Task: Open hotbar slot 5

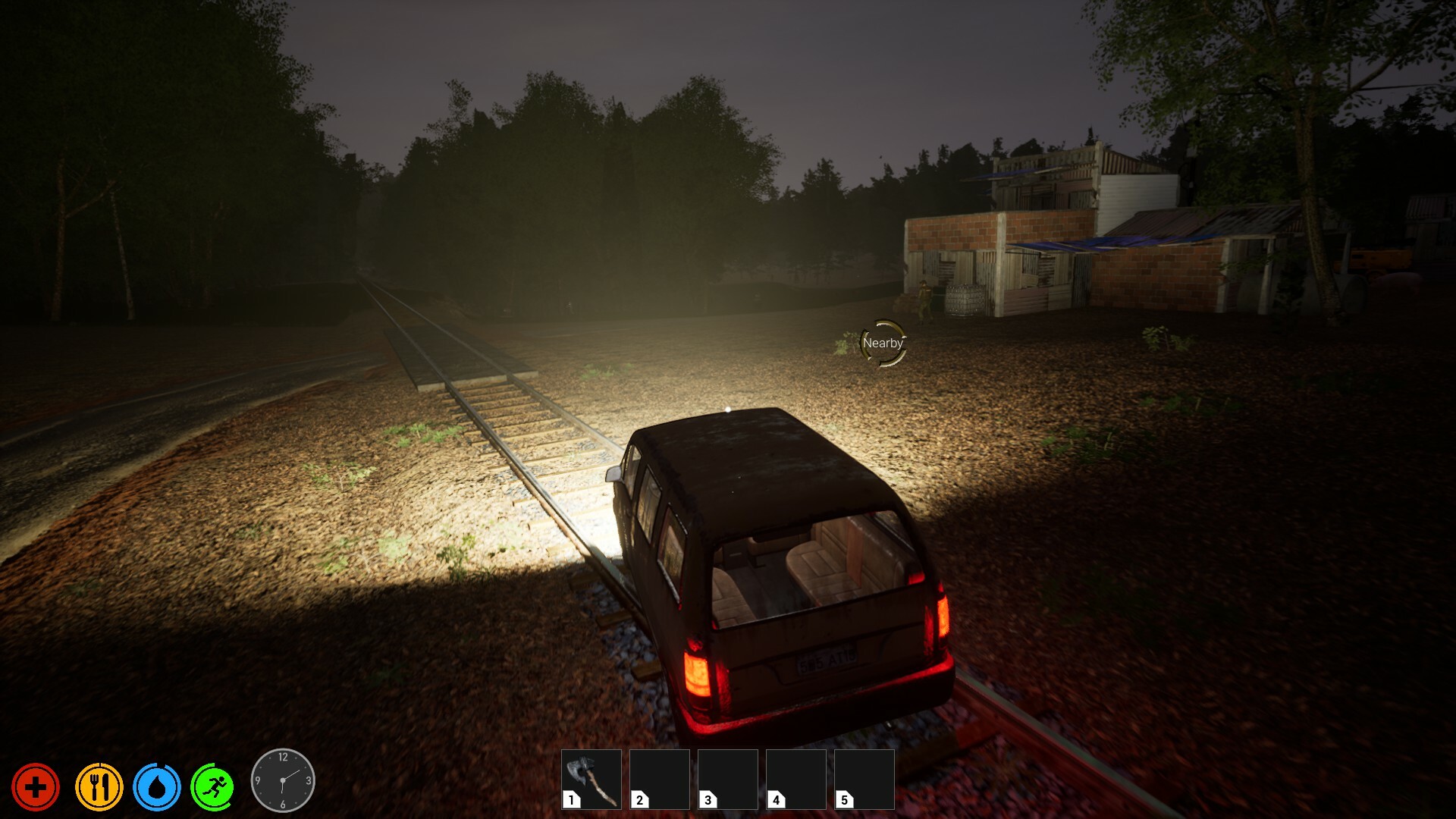Action: pos(864,778)
